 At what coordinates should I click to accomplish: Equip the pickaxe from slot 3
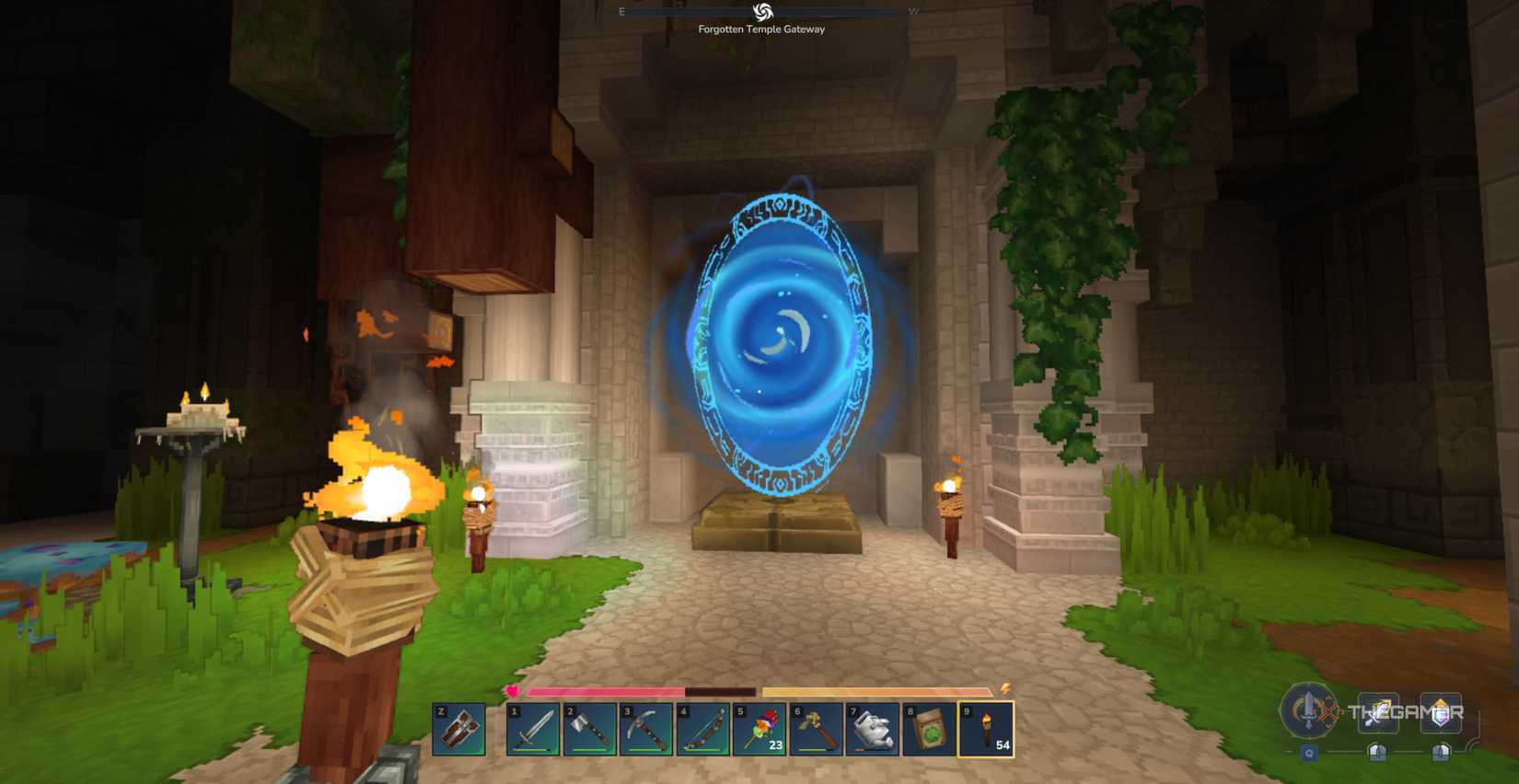[x=647, y=730]
